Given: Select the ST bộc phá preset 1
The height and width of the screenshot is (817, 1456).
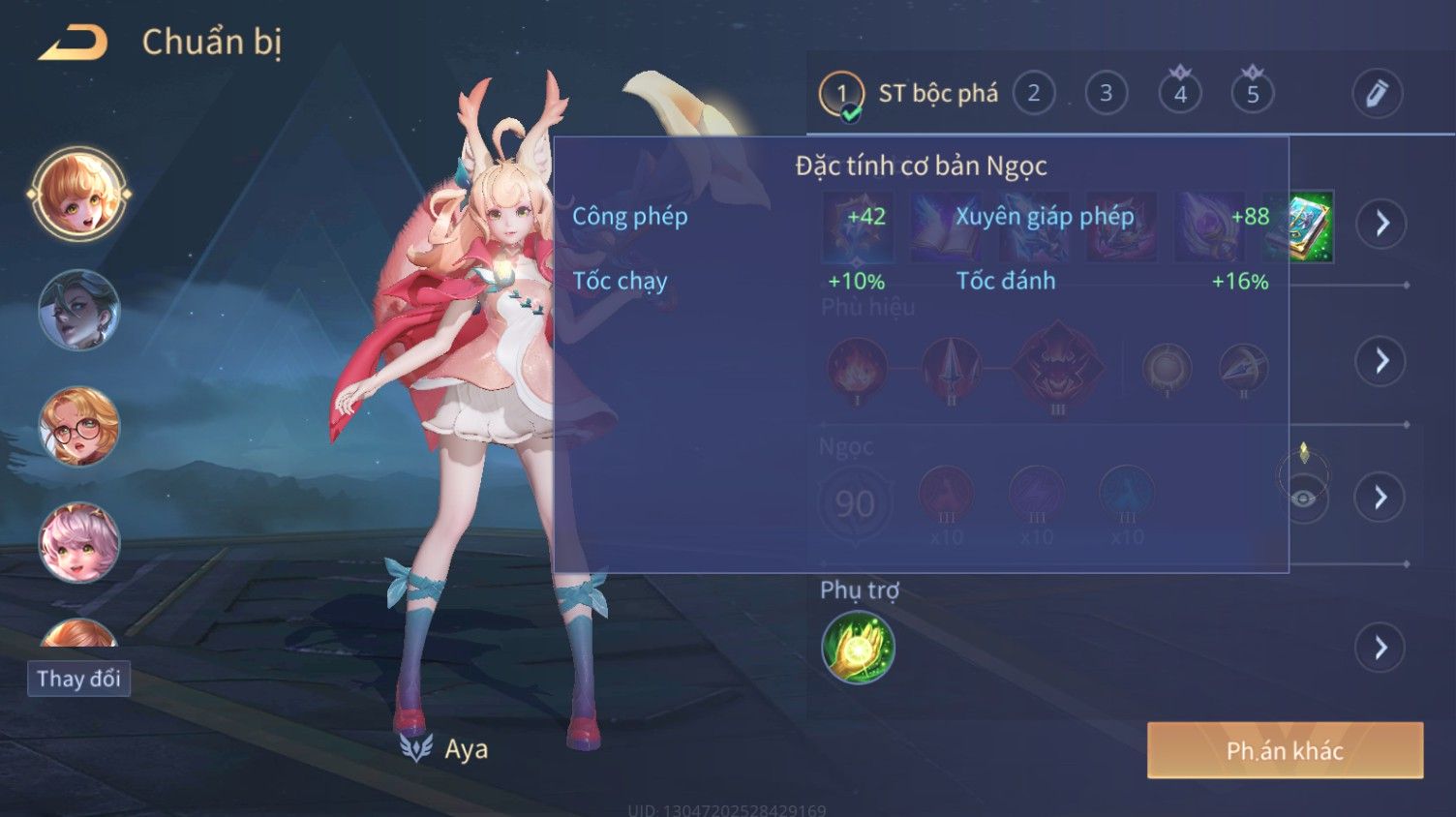Looking at the screenshot, I should click(840, 94).
